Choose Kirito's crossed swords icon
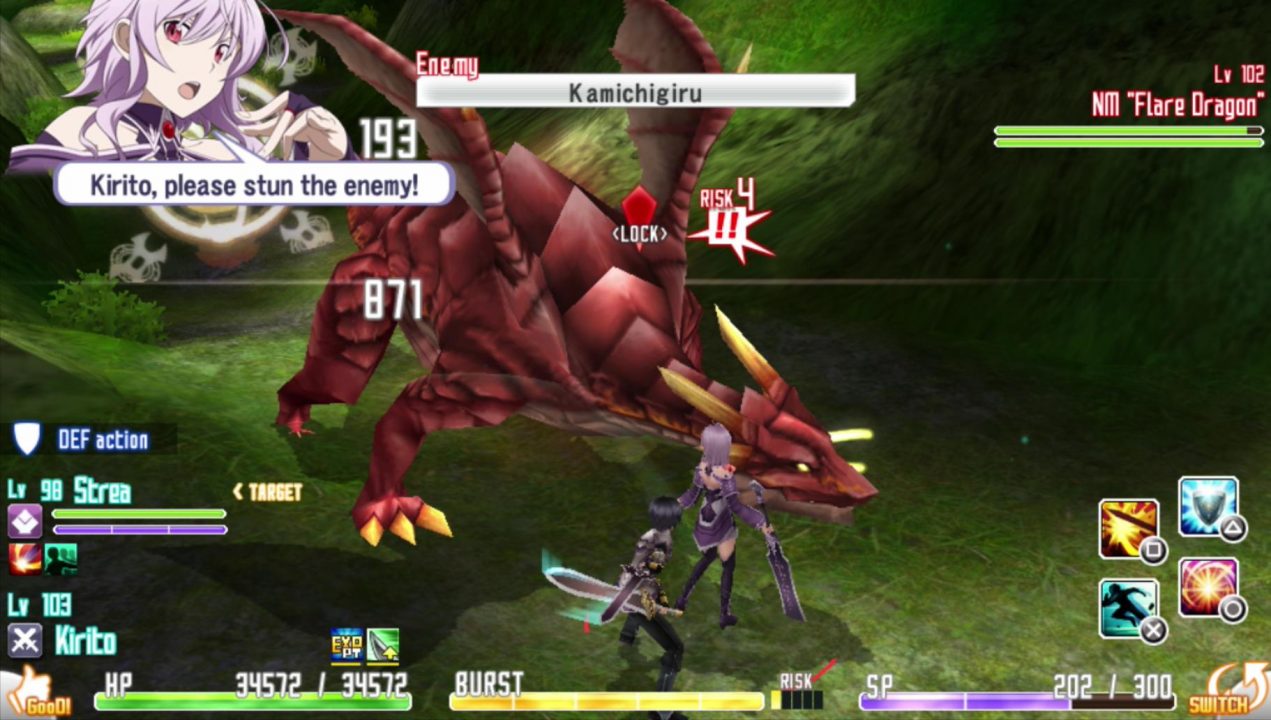 (x=25, y=640)
